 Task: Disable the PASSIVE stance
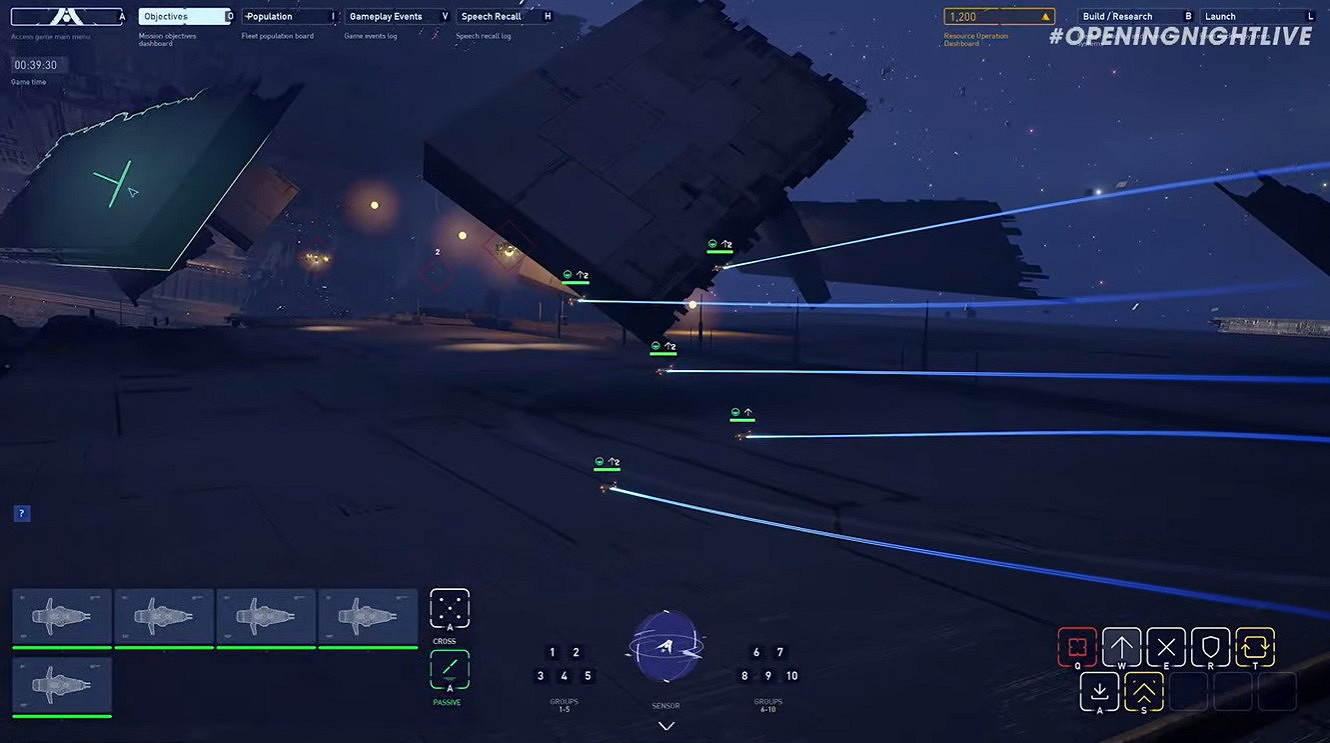pos(449,670)
